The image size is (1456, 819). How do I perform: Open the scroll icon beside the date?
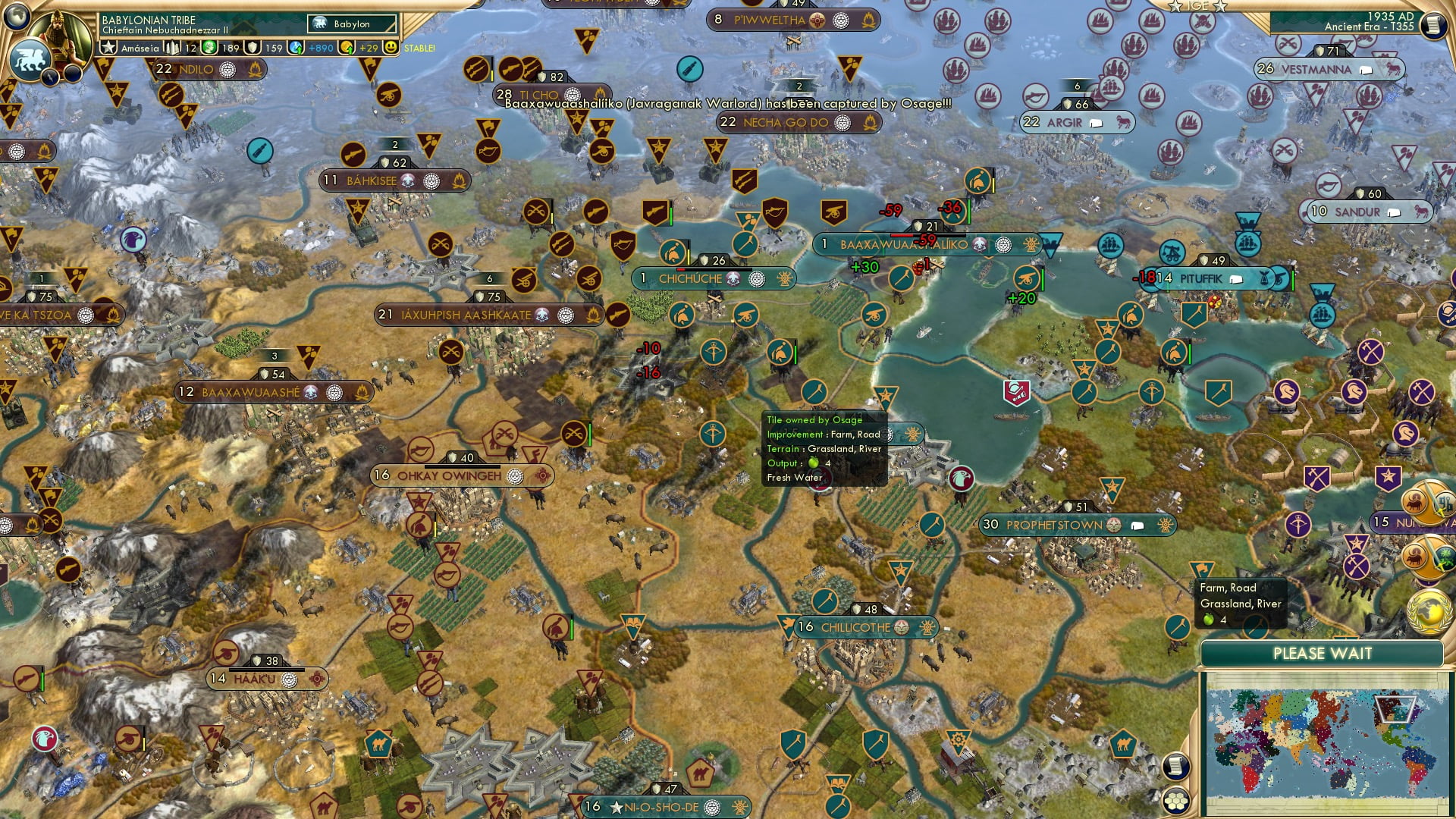pyautogui.click(x=1432, y=25)
